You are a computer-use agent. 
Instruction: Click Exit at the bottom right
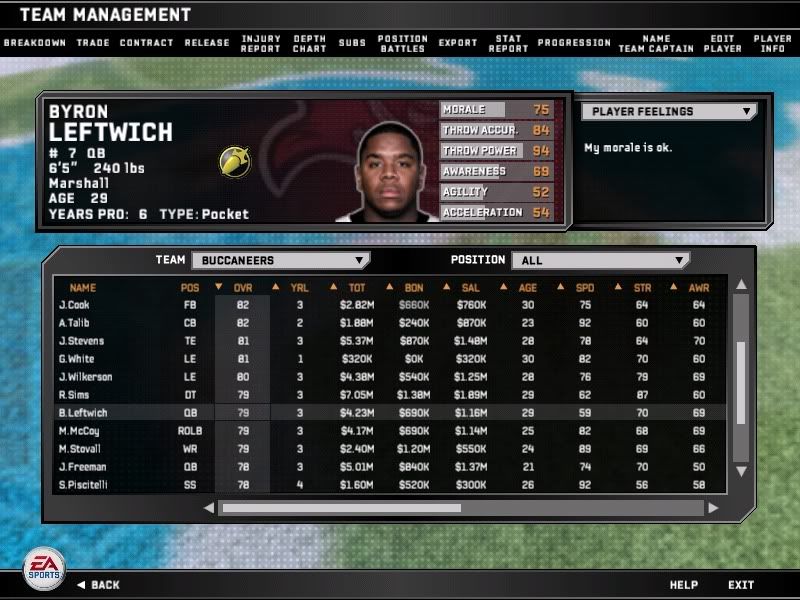pos(741,584)
